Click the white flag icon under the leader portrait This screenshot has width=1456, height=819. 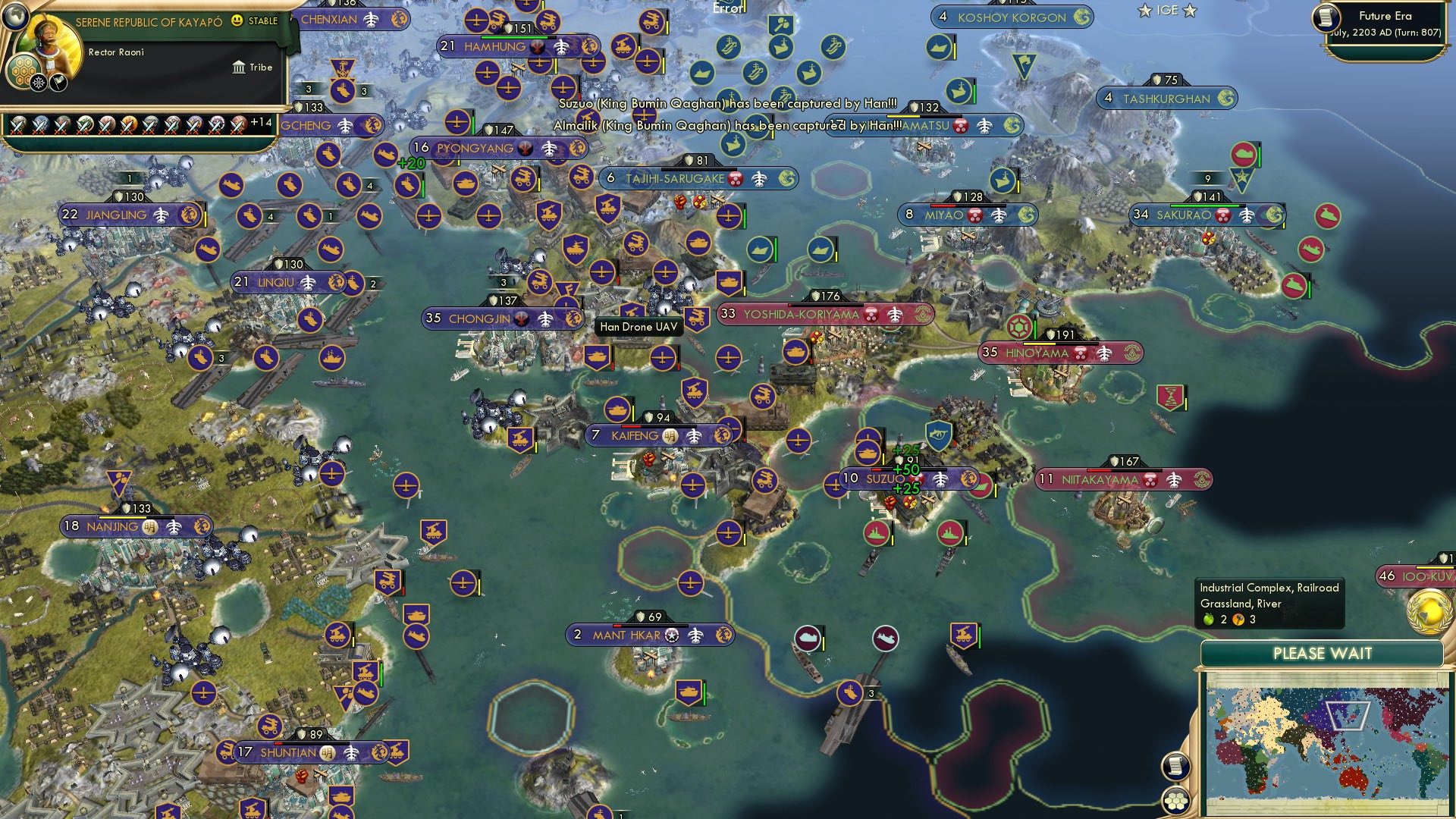59,83
